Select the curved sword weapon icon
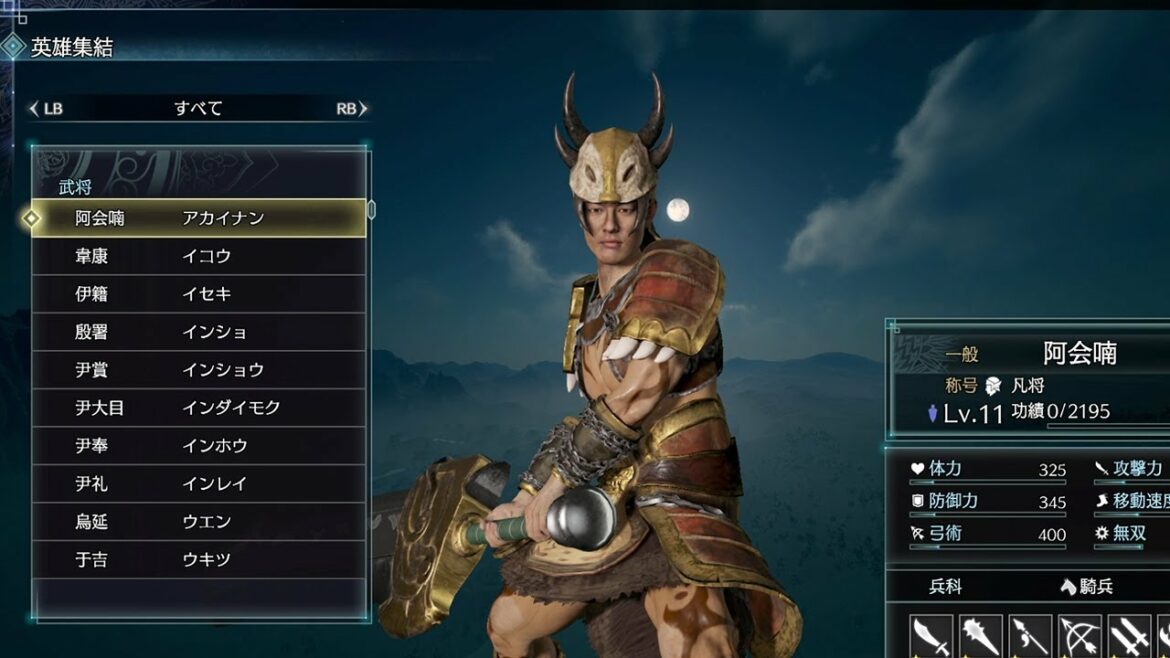This screenshot has width=1170, height=658. pyautogui.click(x=931, y=637)
